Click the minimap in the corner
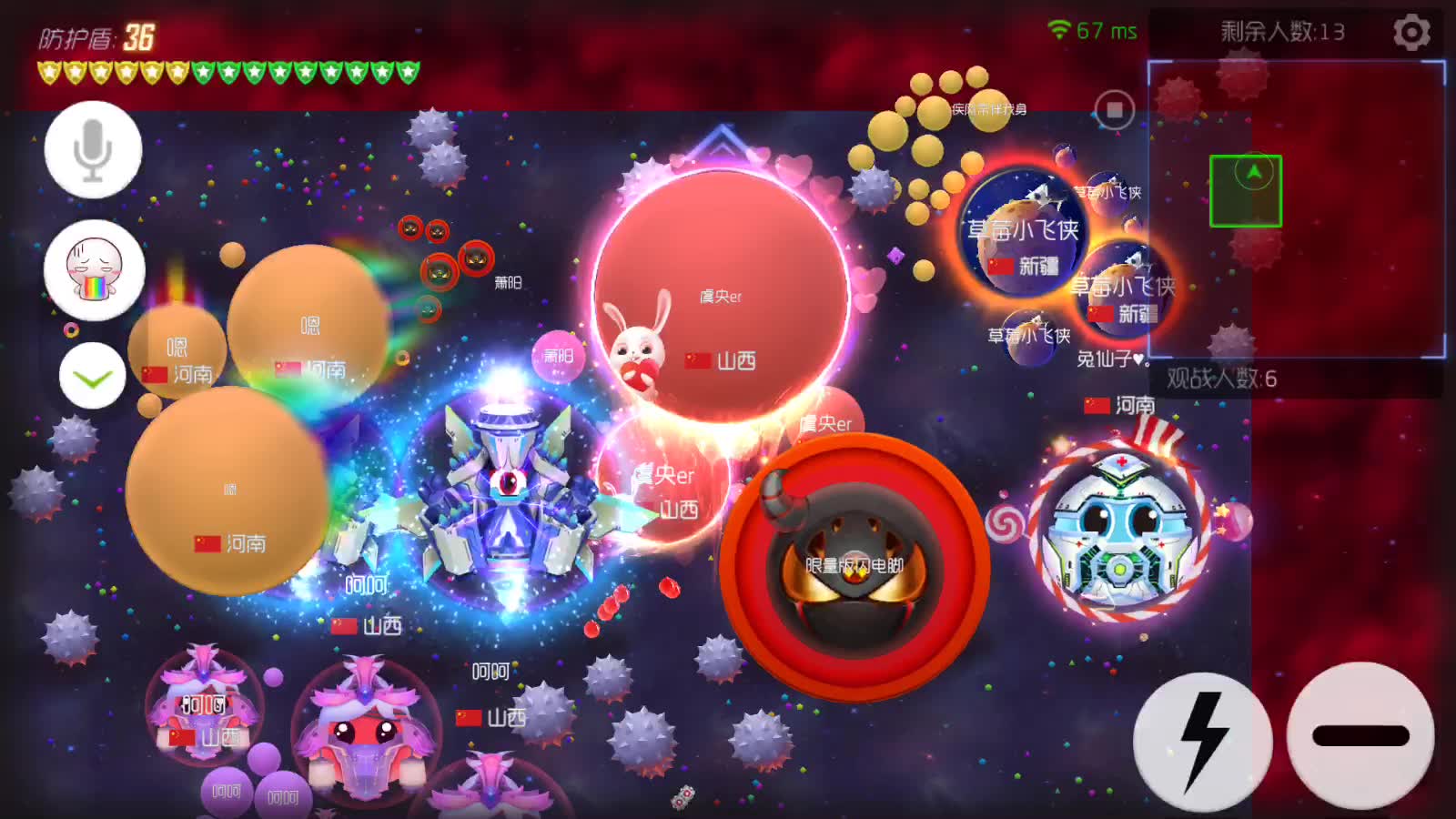The width and height of the screenshot is (1456, 819). 1296,209
